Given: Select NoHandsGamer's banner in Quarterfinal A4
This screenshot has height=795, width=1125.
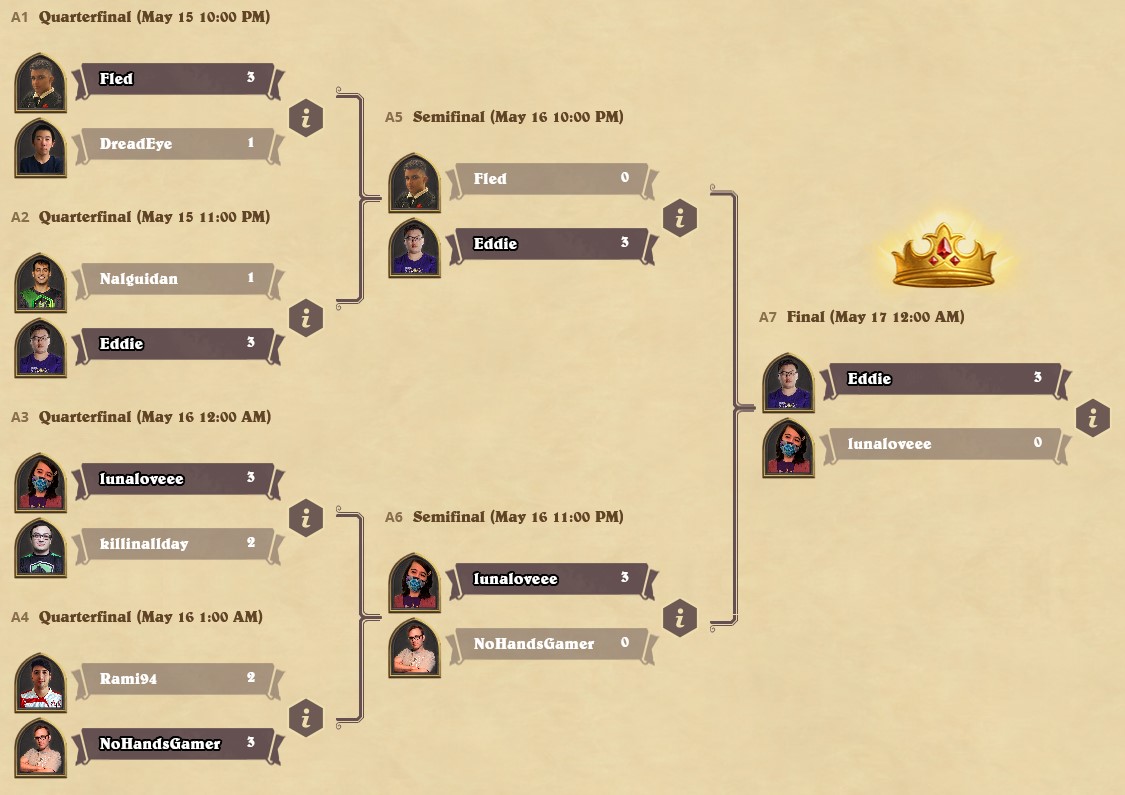Looking at the screenshot, I should coord(176,744).
